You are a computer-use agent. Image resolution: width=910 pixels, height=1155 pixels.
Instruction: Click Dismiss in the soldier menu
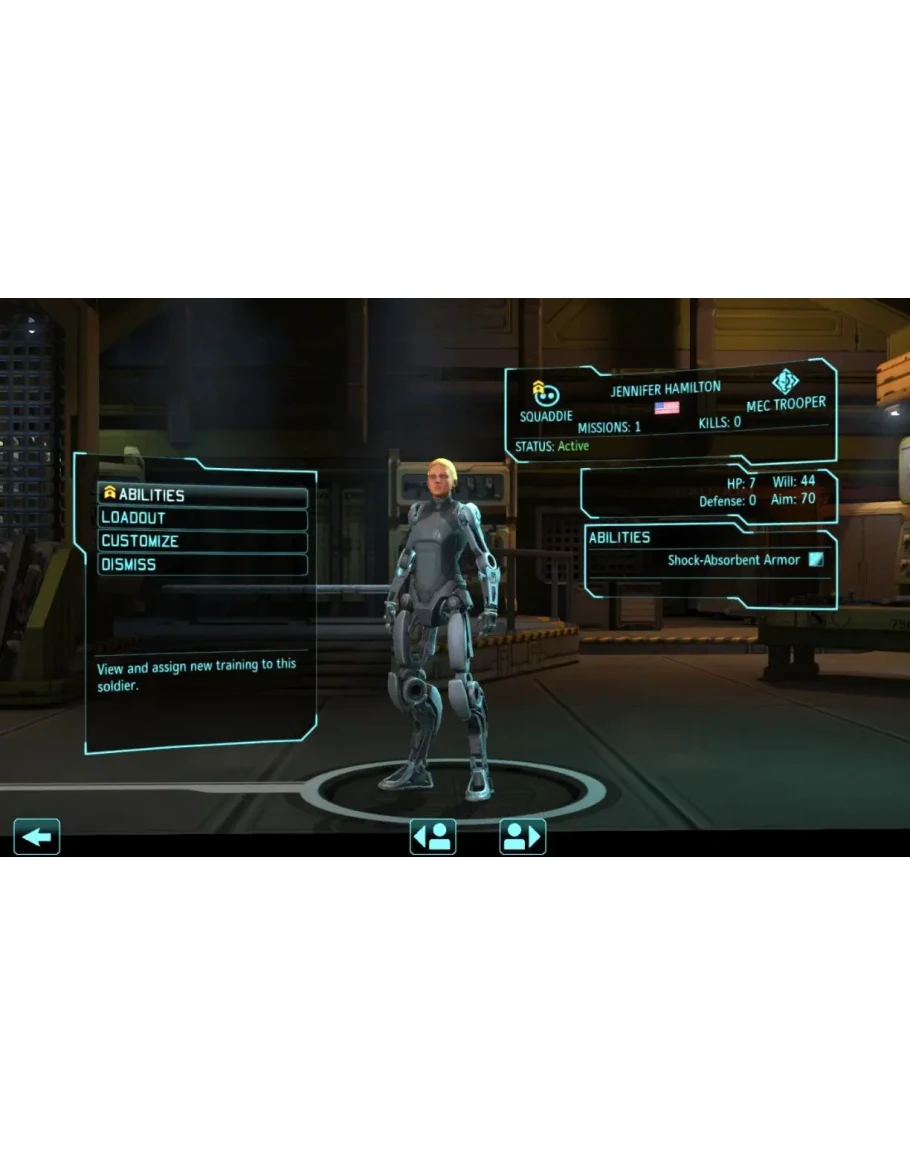[x=202, y=564]
